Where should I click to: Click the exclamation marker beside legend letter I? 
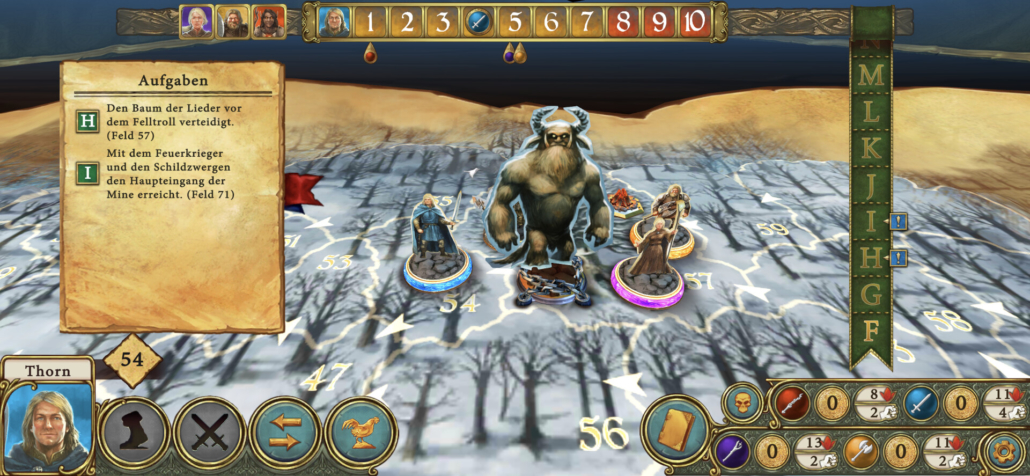[x=897, y=222]
